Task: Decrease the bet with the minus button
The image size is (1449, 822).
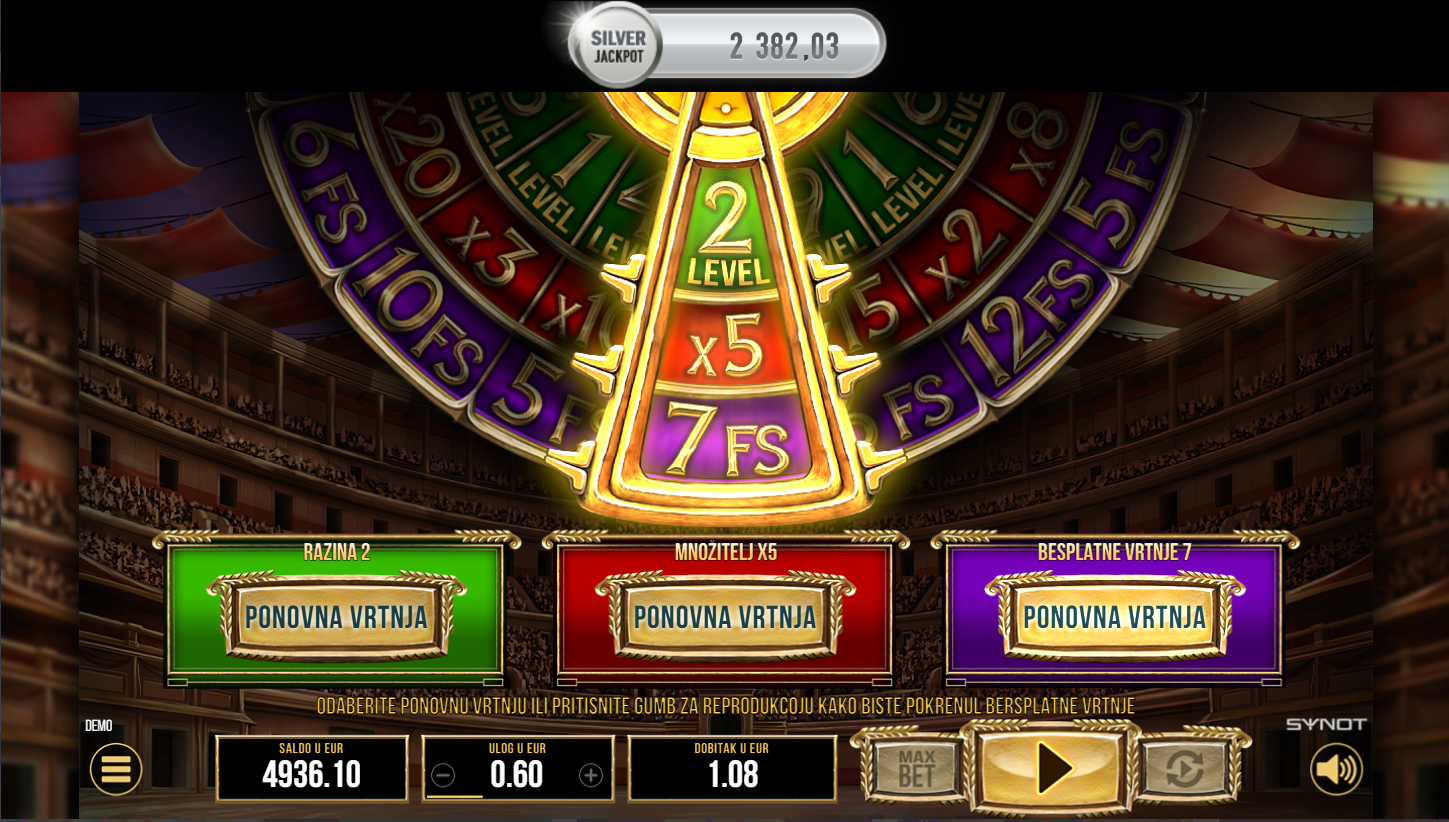Action: point(444,775)
